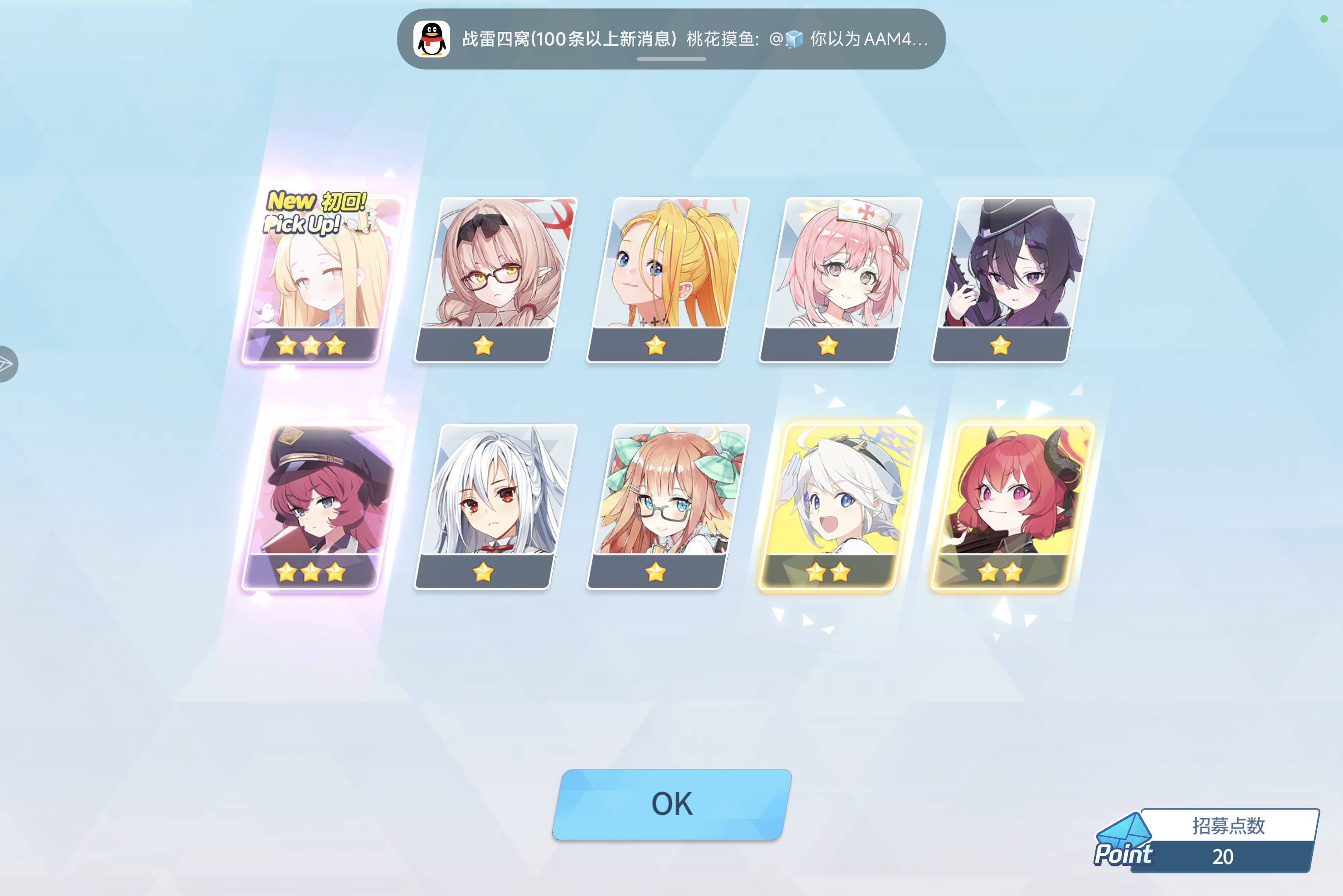Viewport: 1343px width, 896px height.
Task: Open the QQ group chat notification banner
Action: pyautogui.click(x=672, y=40)
